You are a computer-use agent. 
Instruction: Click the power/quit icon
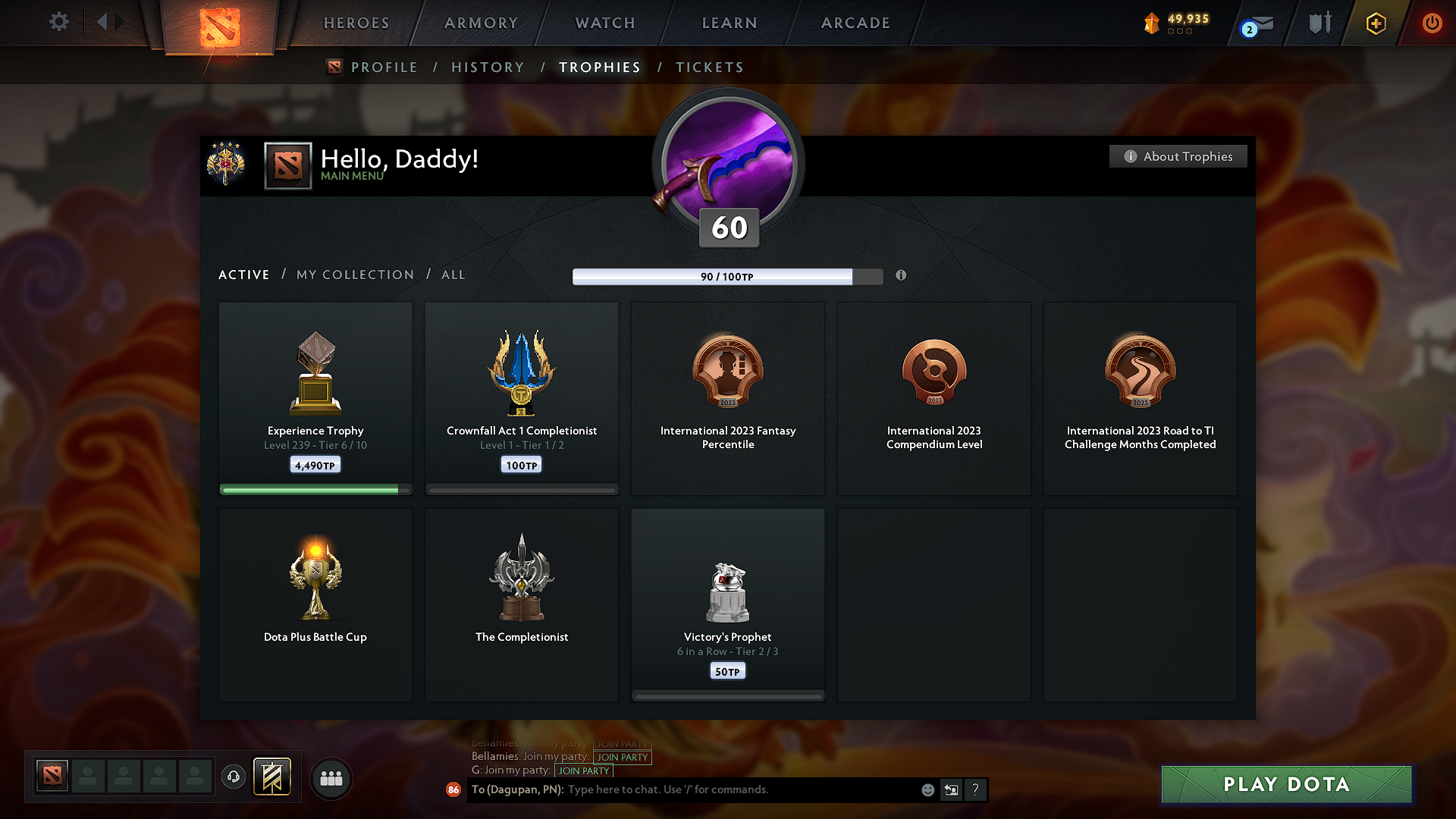[x=1432, y=23]
